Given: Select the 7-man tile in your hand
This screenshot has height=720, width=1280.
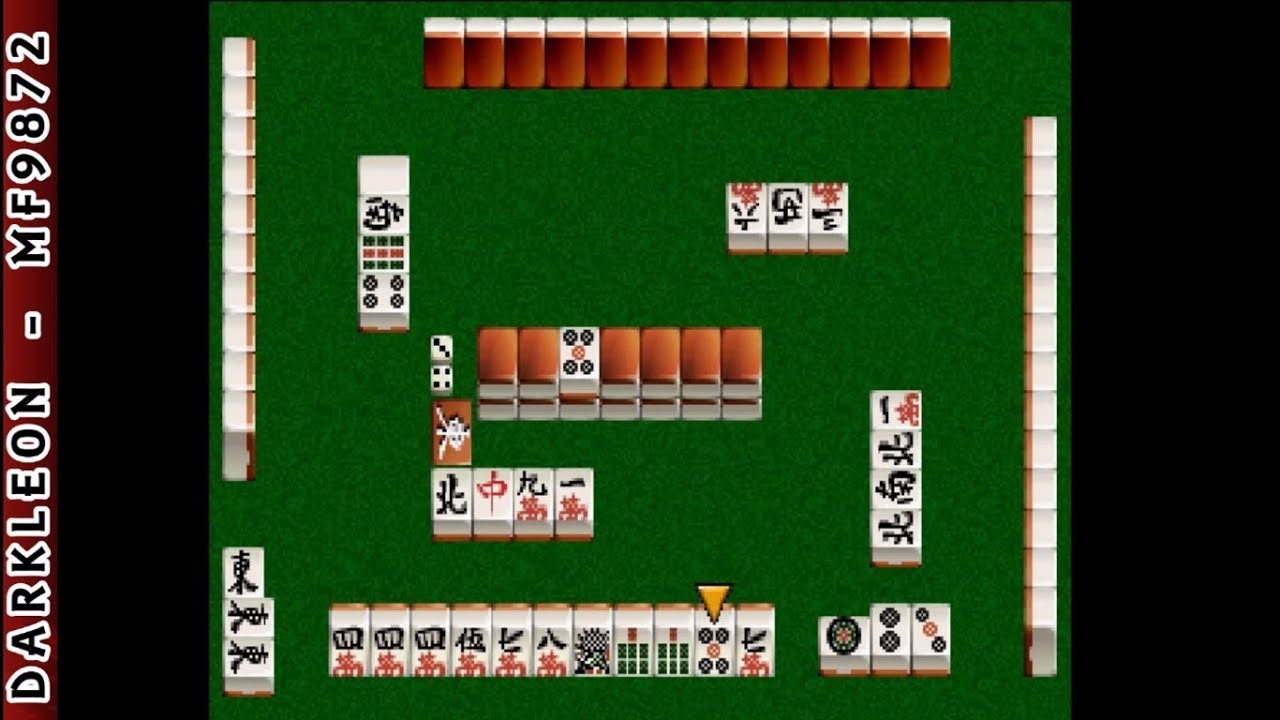Looking at the screenshot, I should (509, 645).
